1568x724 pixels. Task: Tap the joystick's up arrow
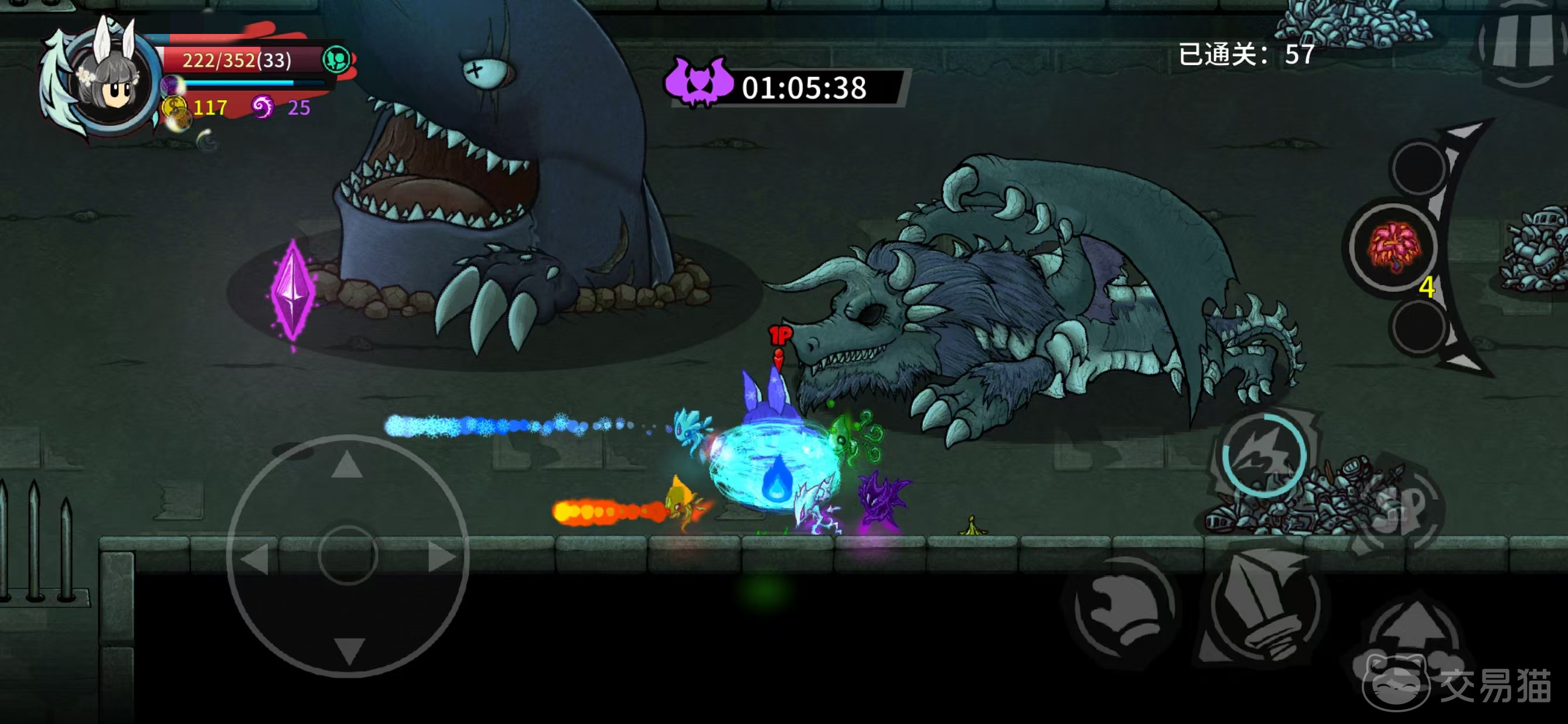[347, 466]
